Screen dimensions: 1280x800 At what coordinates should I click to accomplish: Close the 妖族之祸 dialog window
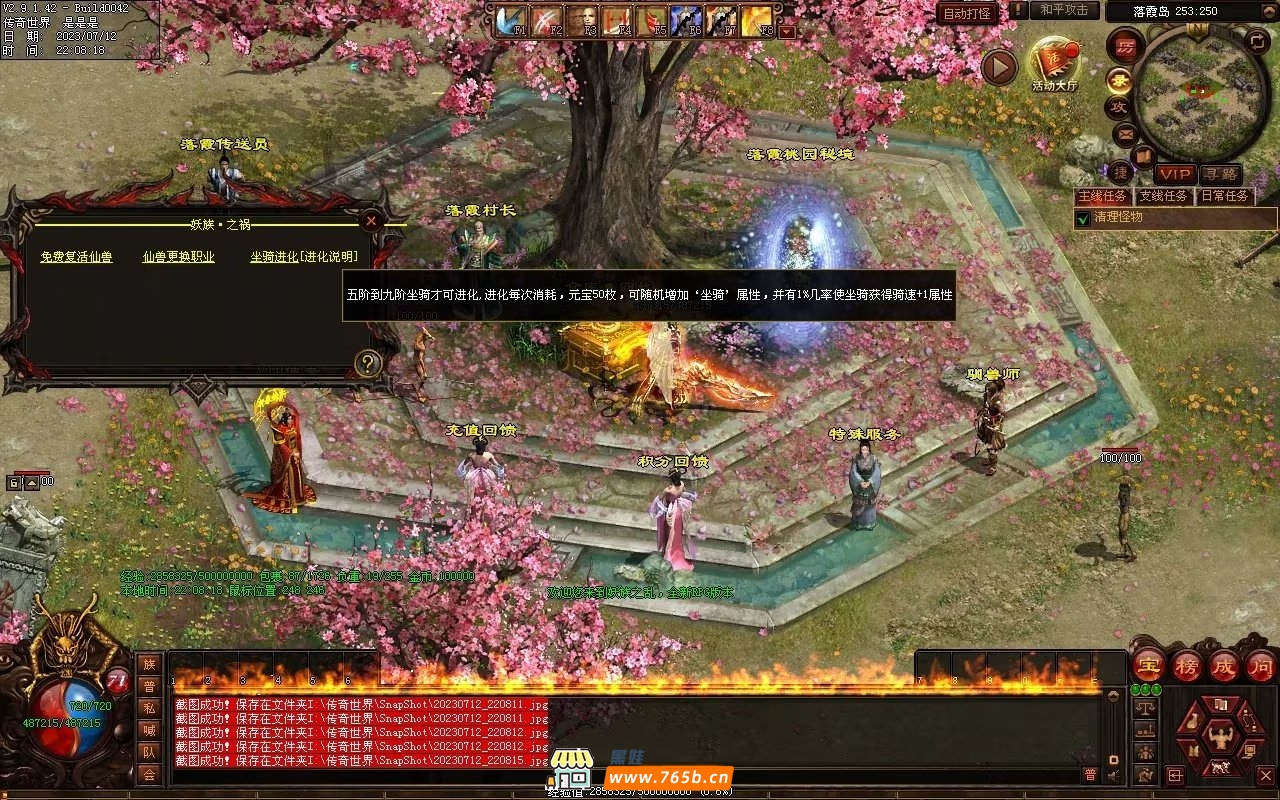click(x=371, y=220)
